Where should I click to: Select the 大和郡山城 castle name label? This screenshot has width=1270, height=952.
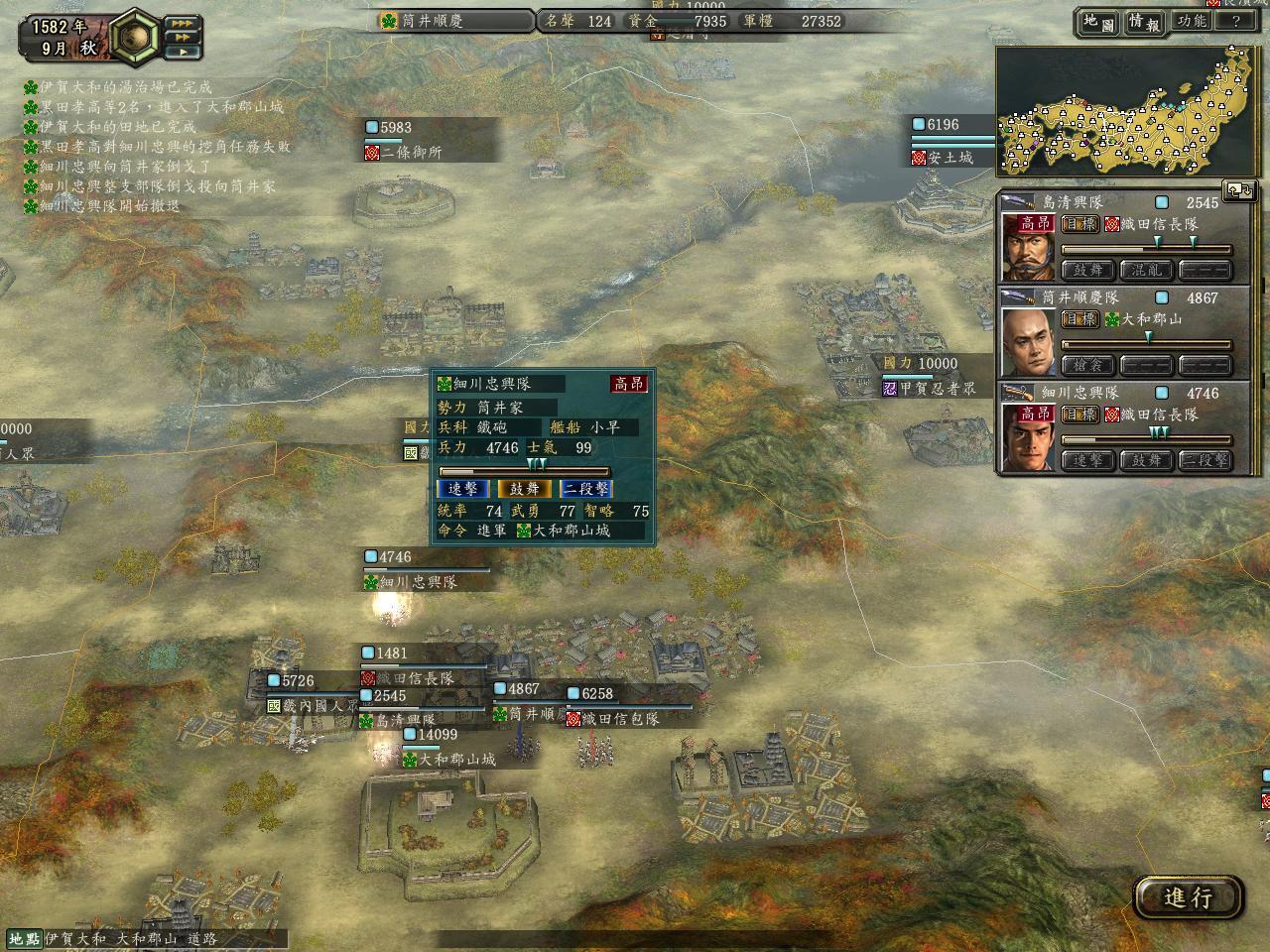pyautogui.click(x=447, y=760)
